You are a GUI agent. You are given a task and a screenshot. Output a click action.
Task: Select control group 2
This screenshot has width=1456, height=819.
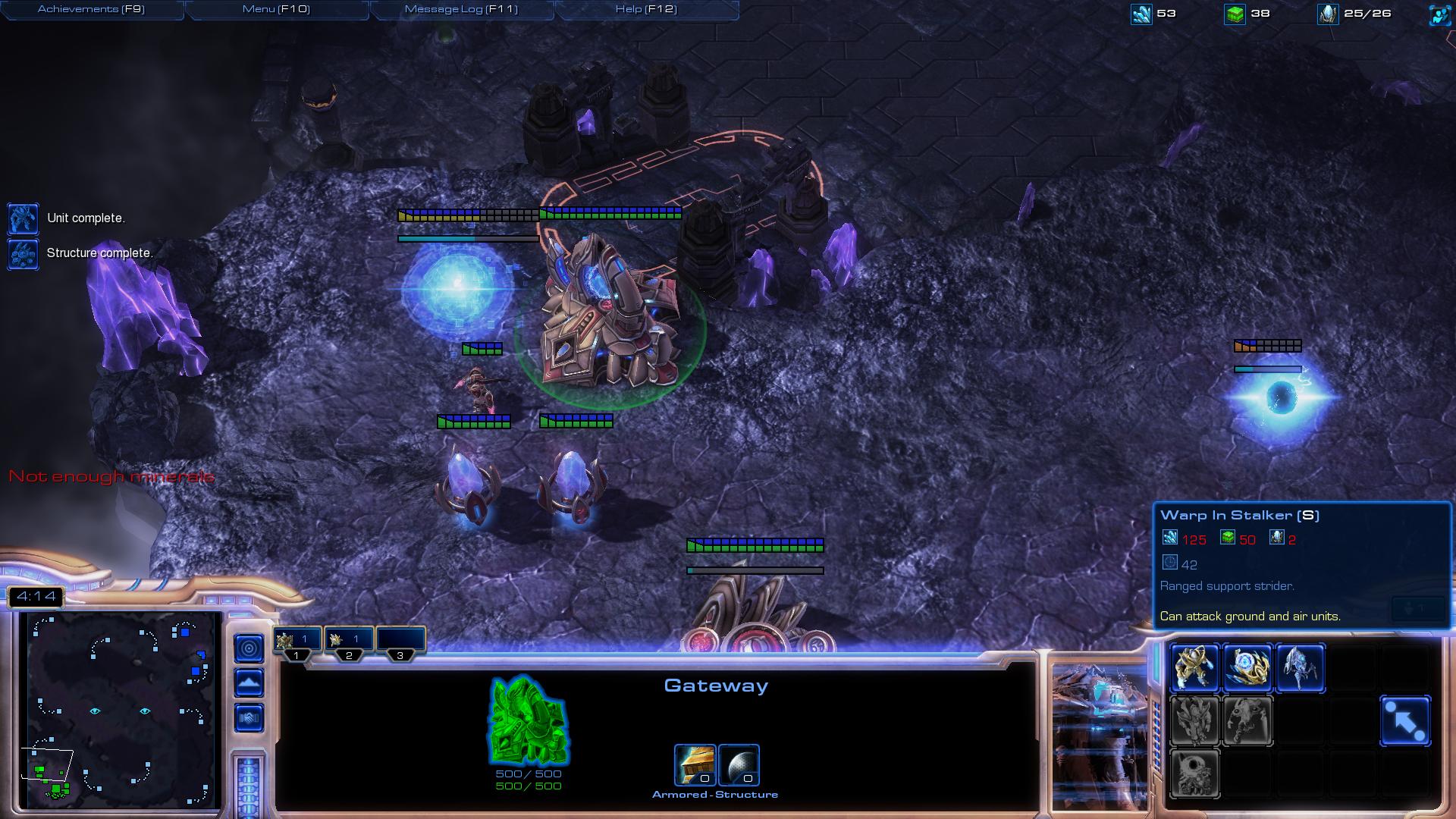pyautogui.click(x=349, y=641)
